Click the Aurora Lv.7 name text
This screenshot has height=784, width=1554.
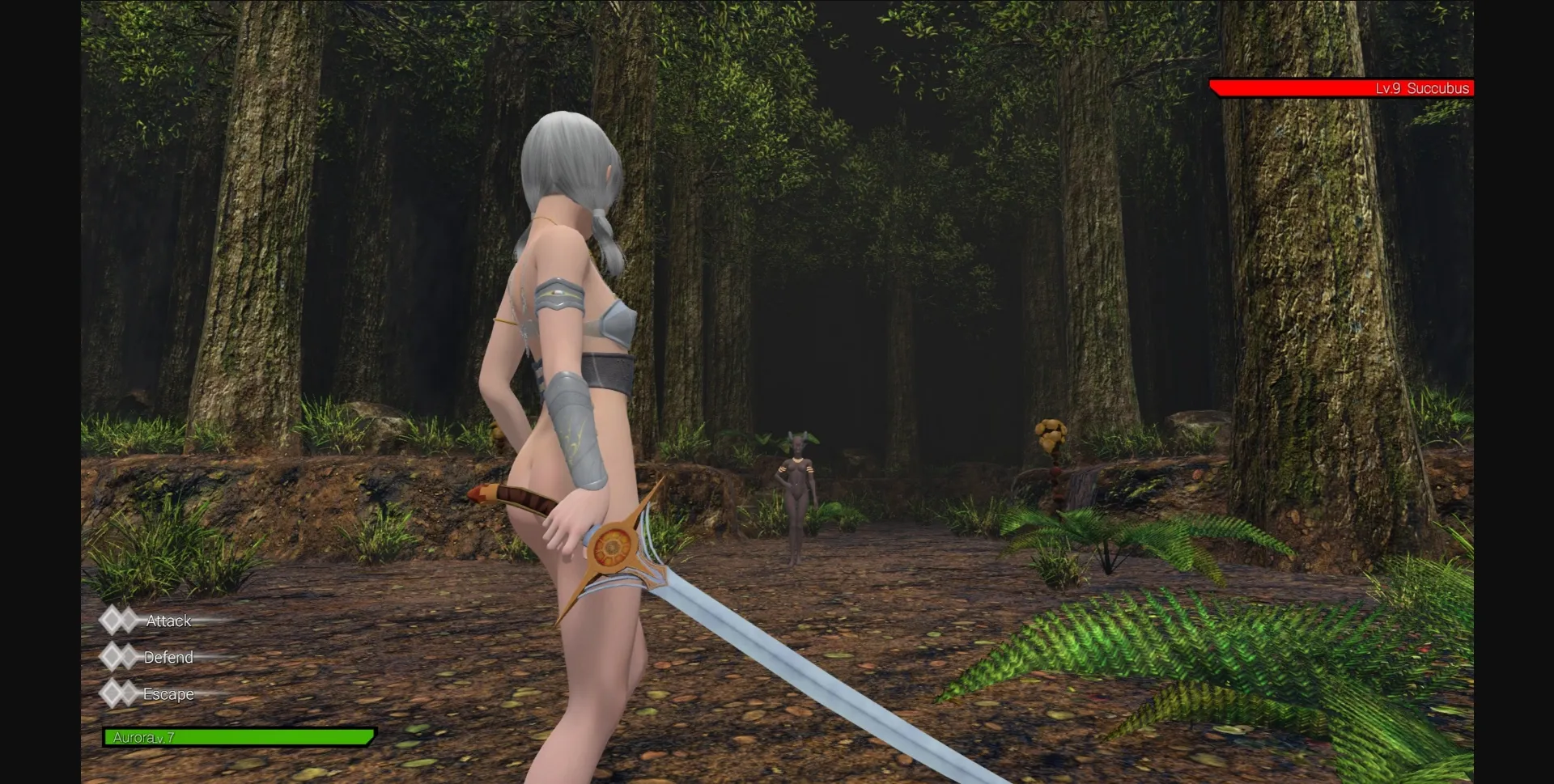pyautogui.click(x=144, y=737)
